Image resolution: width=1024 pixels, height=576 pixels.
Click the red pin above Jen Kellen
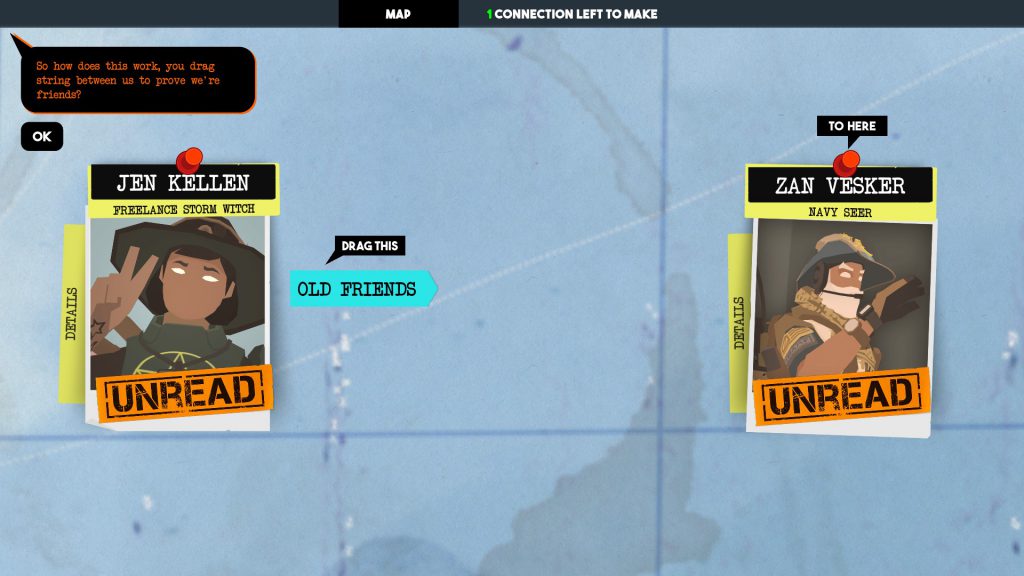(x=188, y=159)
